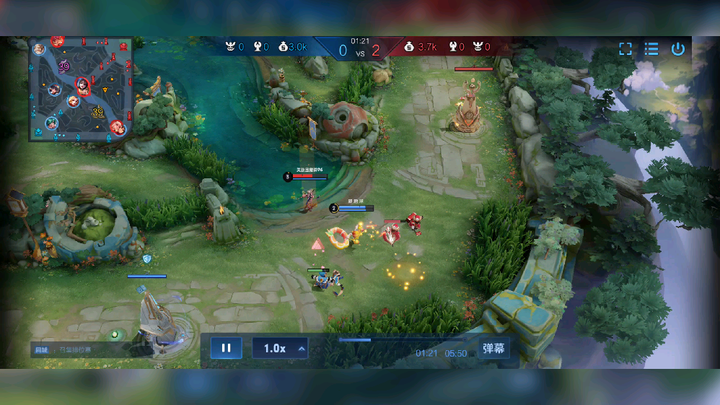The height and width of the screenshot is (405, 720).
Task: Click the minimap in the corner
Action: coord(81,89)
